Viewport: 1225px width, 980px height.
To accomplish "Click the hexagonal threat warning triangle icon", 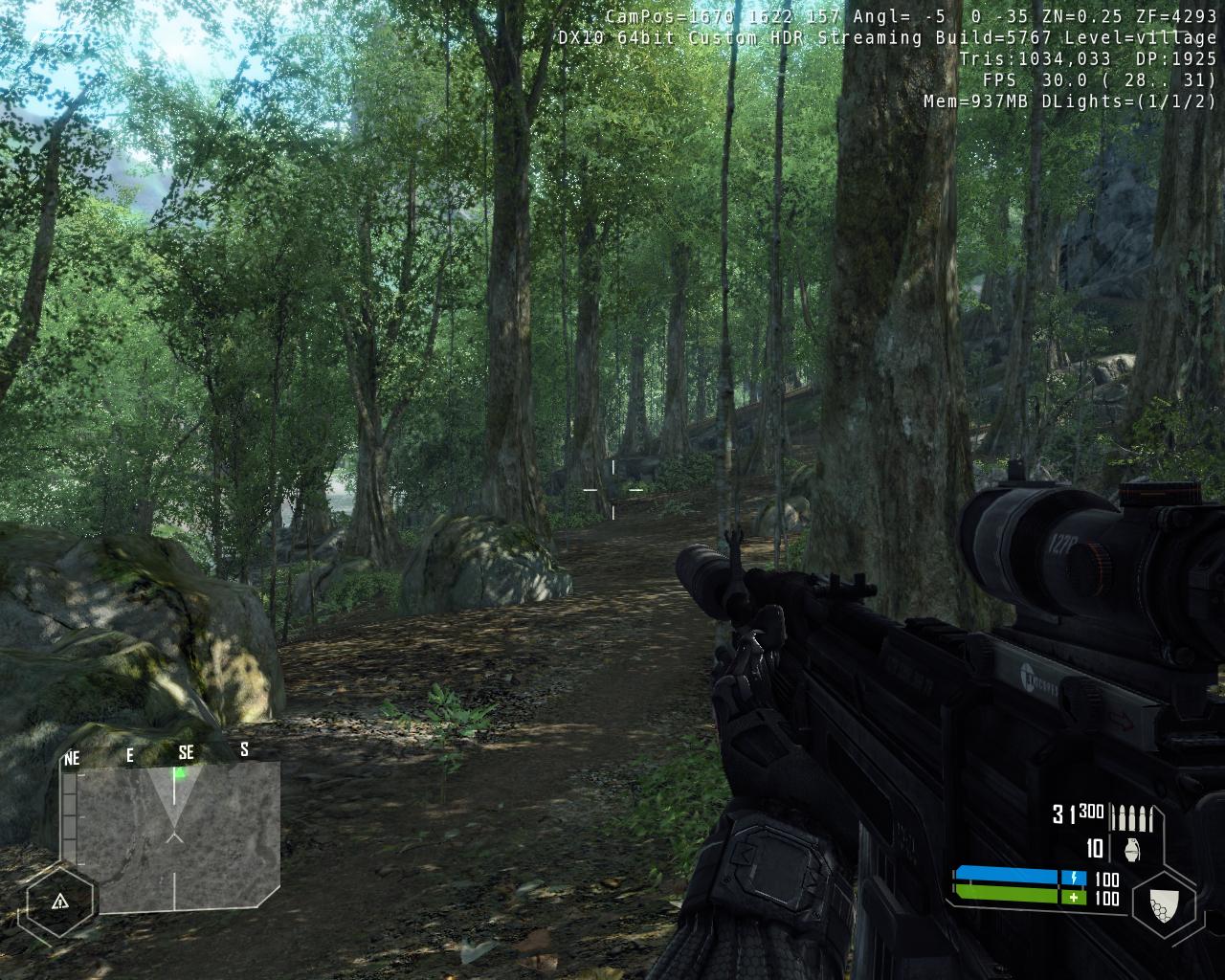I will click(x=59, y=901).
